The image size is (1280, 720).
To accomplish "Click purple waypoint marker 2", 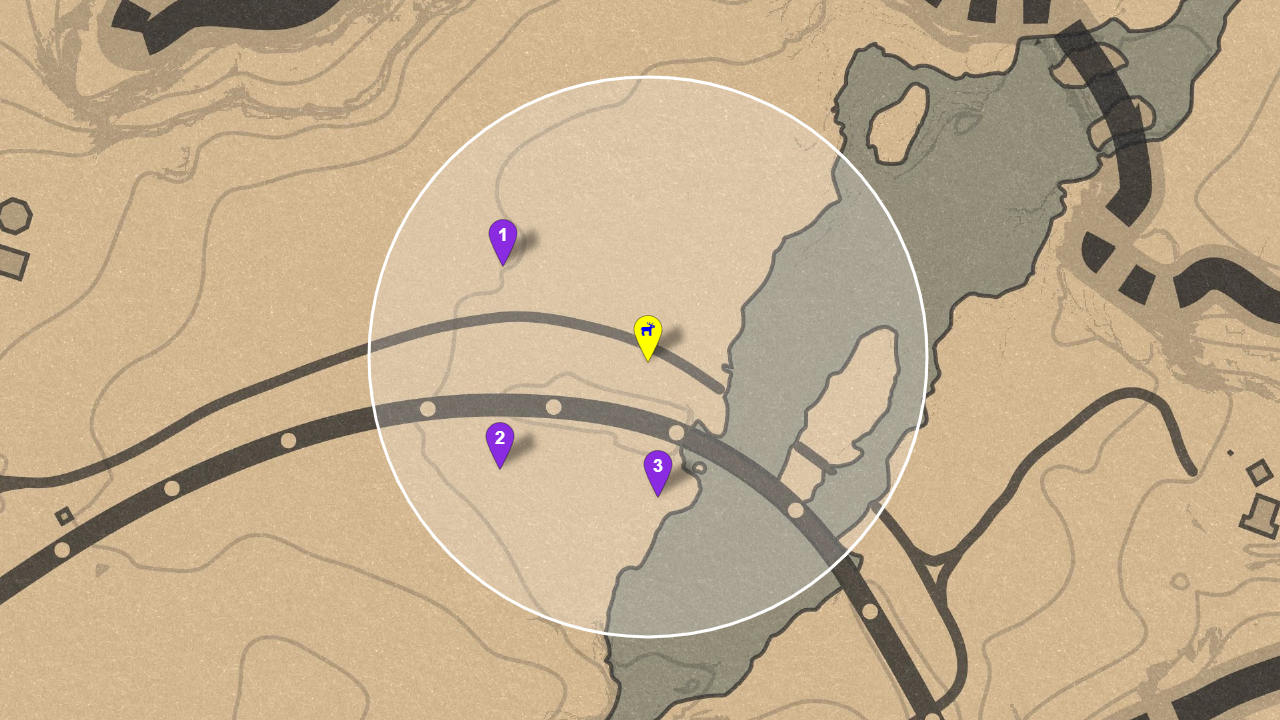I will pyautogui.click(x=500, y=437).
